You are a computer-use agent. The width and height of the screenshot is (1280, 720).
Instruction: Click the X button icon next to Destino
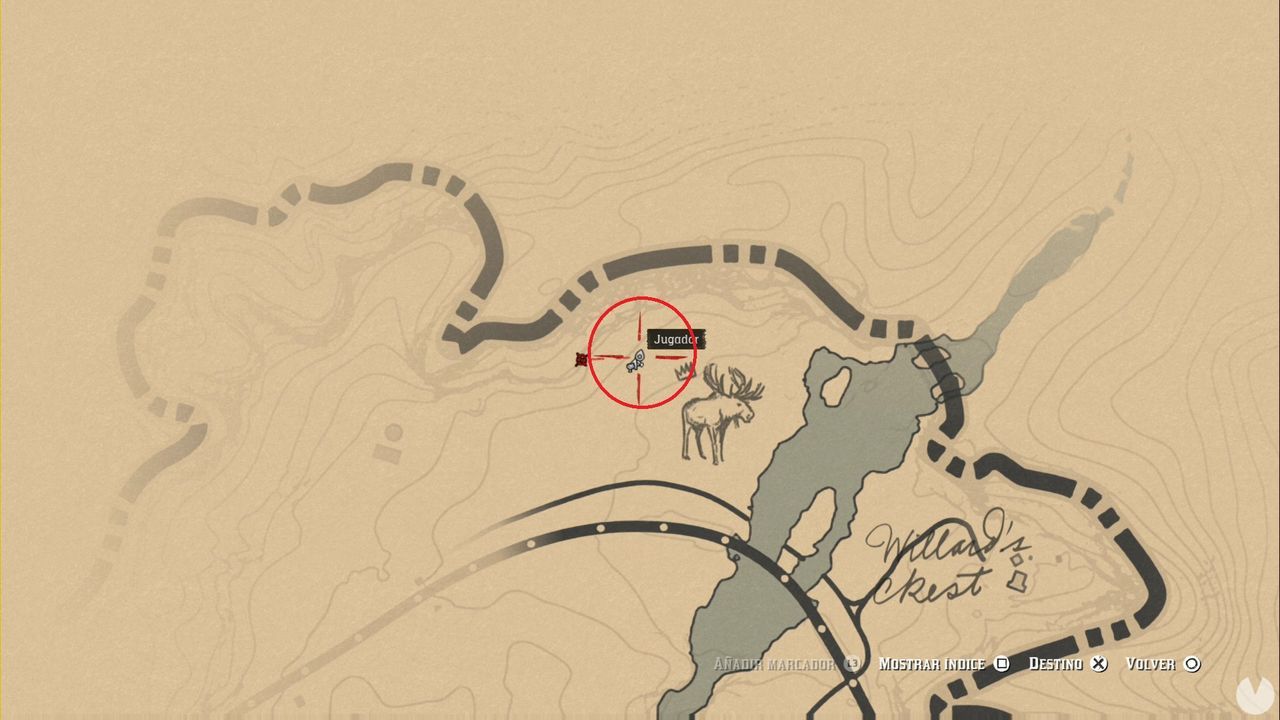[x=1099, y=663]
